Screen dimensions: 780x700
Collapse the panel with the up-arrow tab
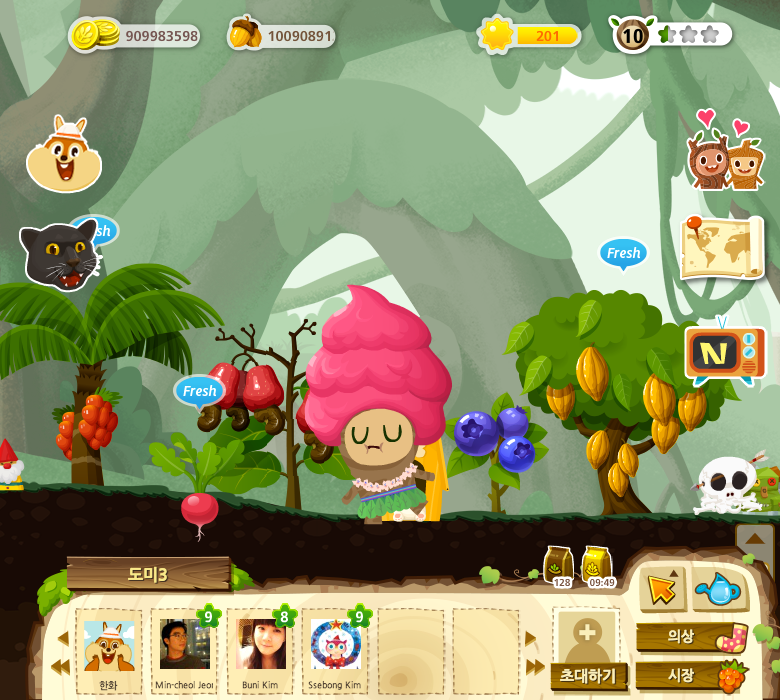[755, 539]
